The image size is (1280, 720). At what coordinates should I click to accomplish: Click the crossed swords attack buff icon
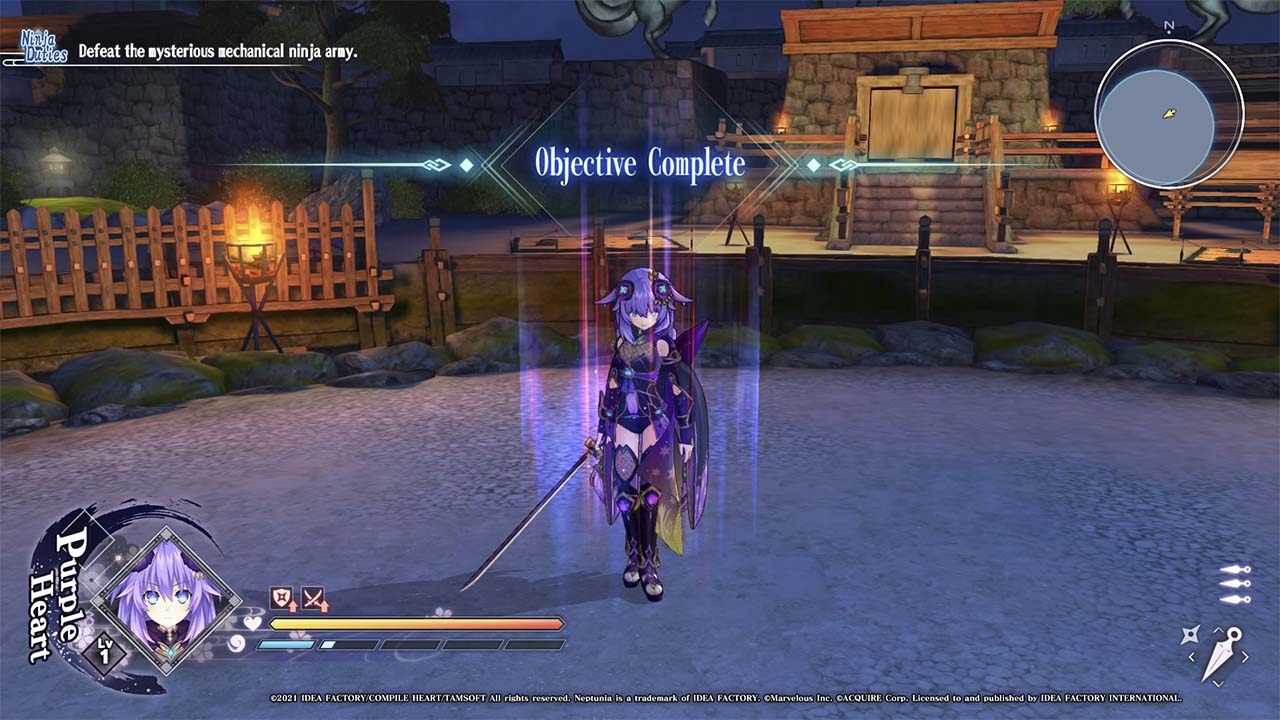[x=314, y=599]
